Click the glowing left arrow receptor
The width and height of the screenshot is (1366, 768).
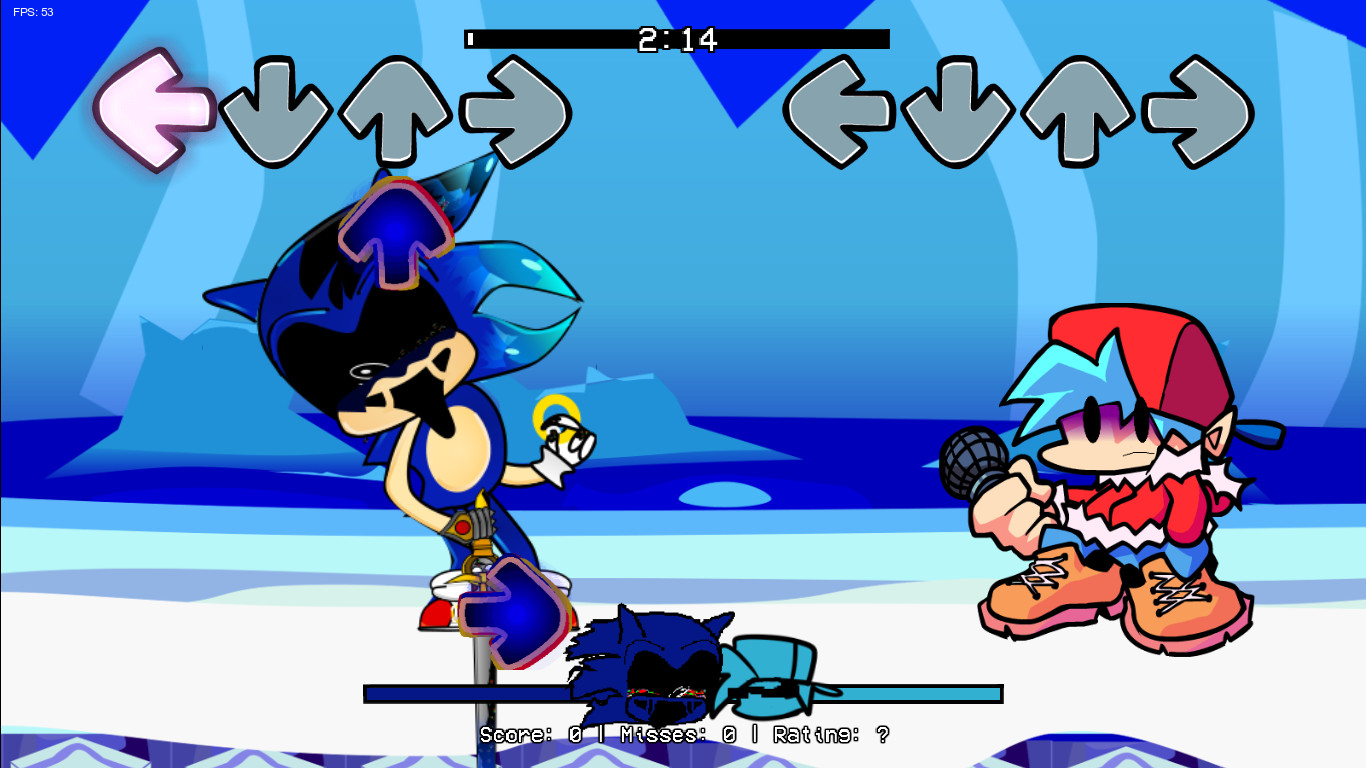(x=151, y=112)
